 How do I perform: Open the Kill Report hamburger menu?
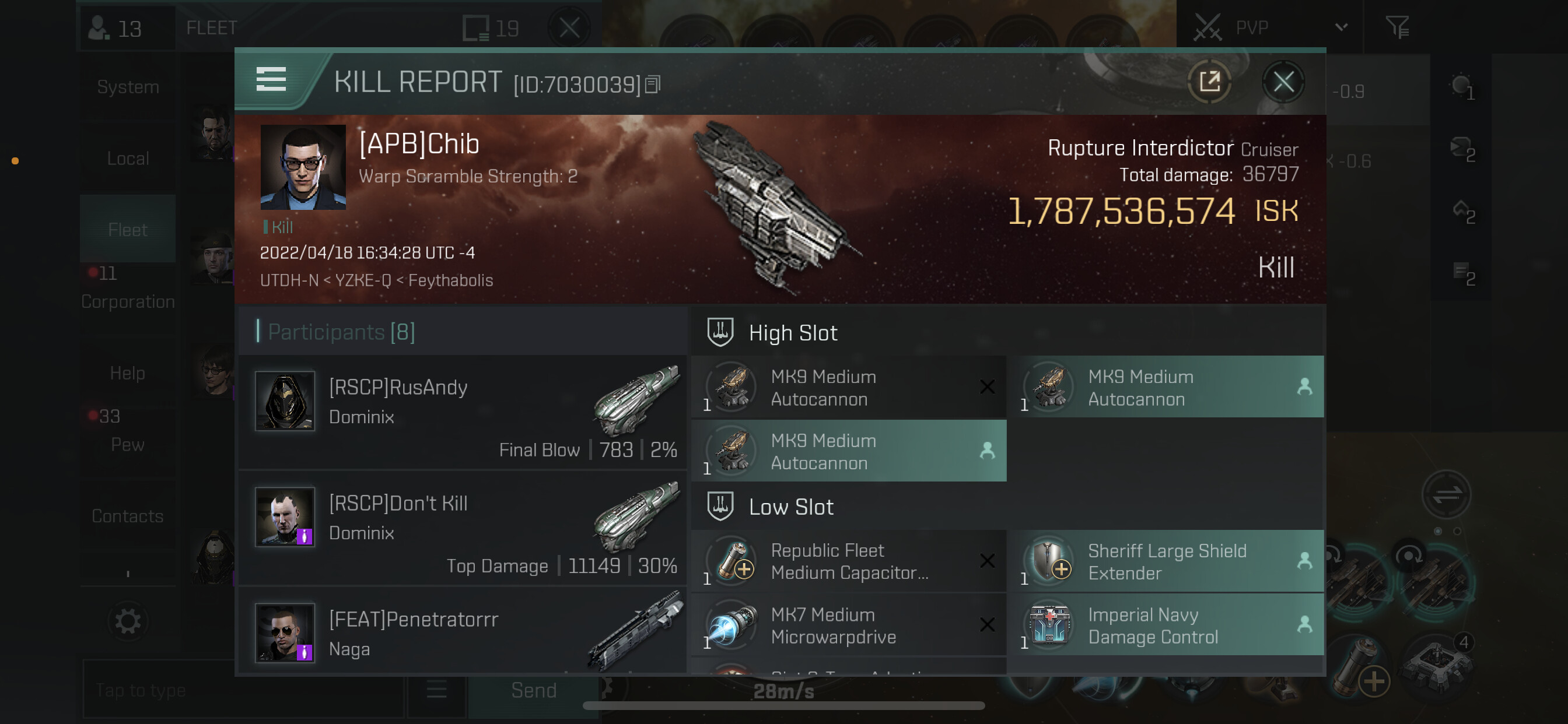pyautogui.click(x=271, y=80)
